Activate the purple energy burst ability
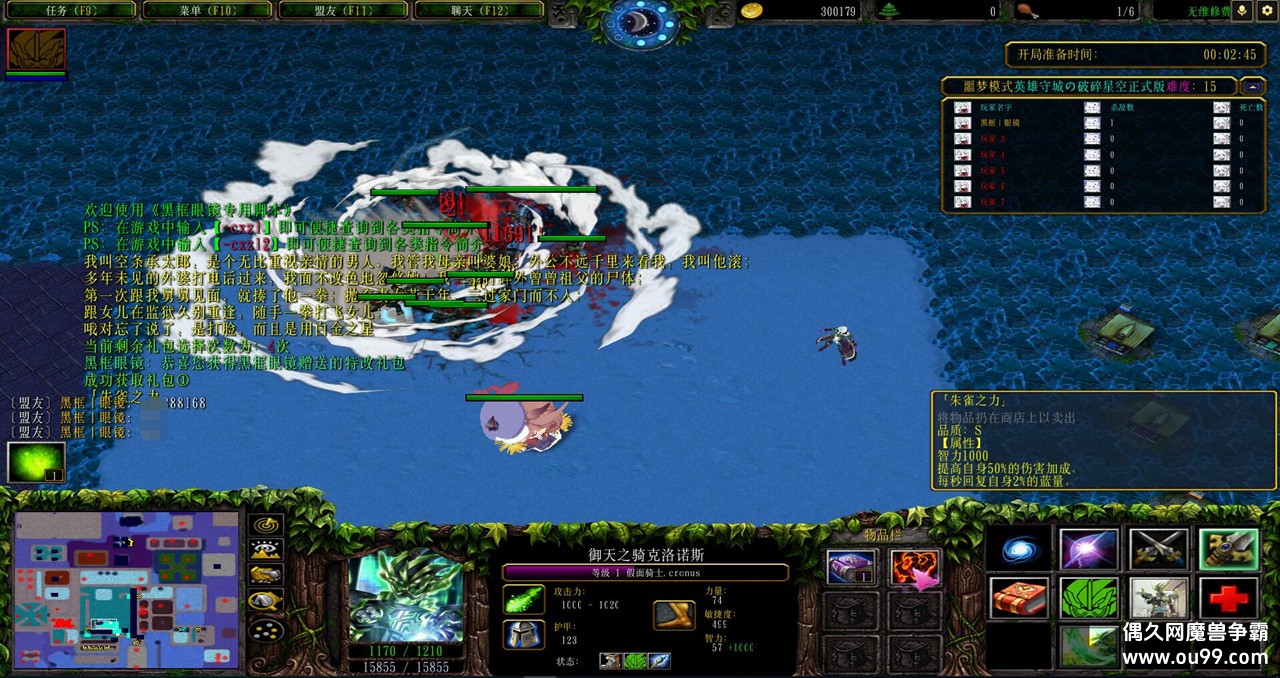The image size is (1280, 678). pyautogui.click(x=1089, y=549)
